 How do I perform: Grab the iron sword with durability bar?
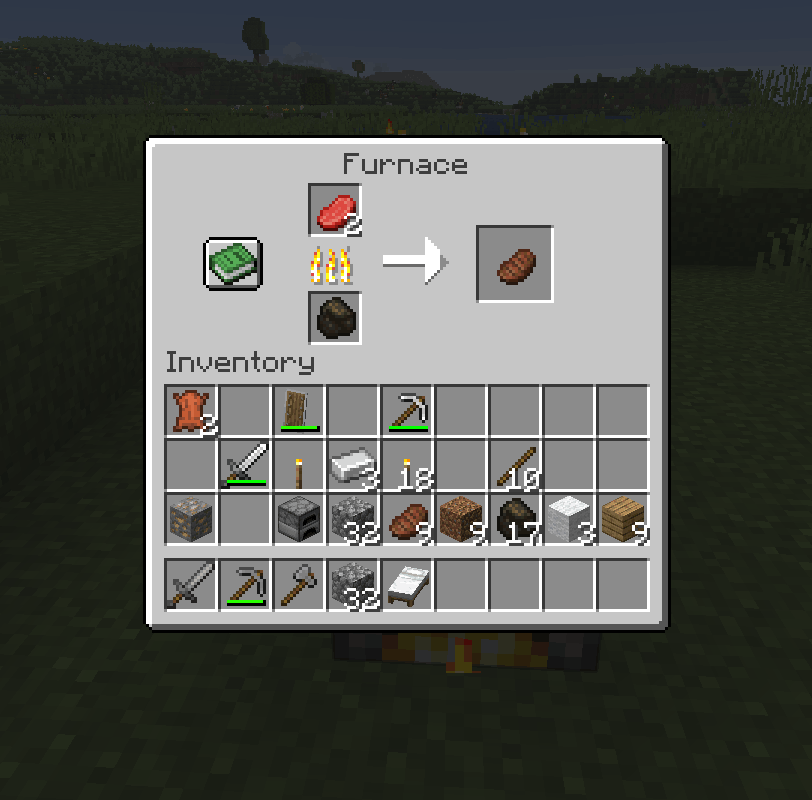click(245, 465)
